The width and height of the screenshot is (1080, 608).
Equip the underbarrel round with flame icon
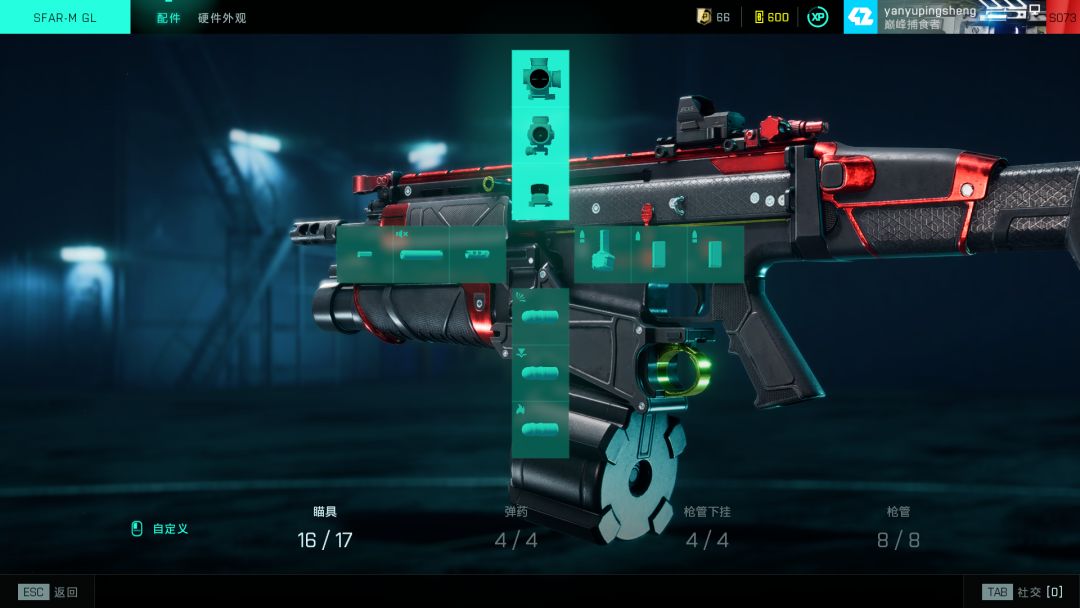coord(540,428)
